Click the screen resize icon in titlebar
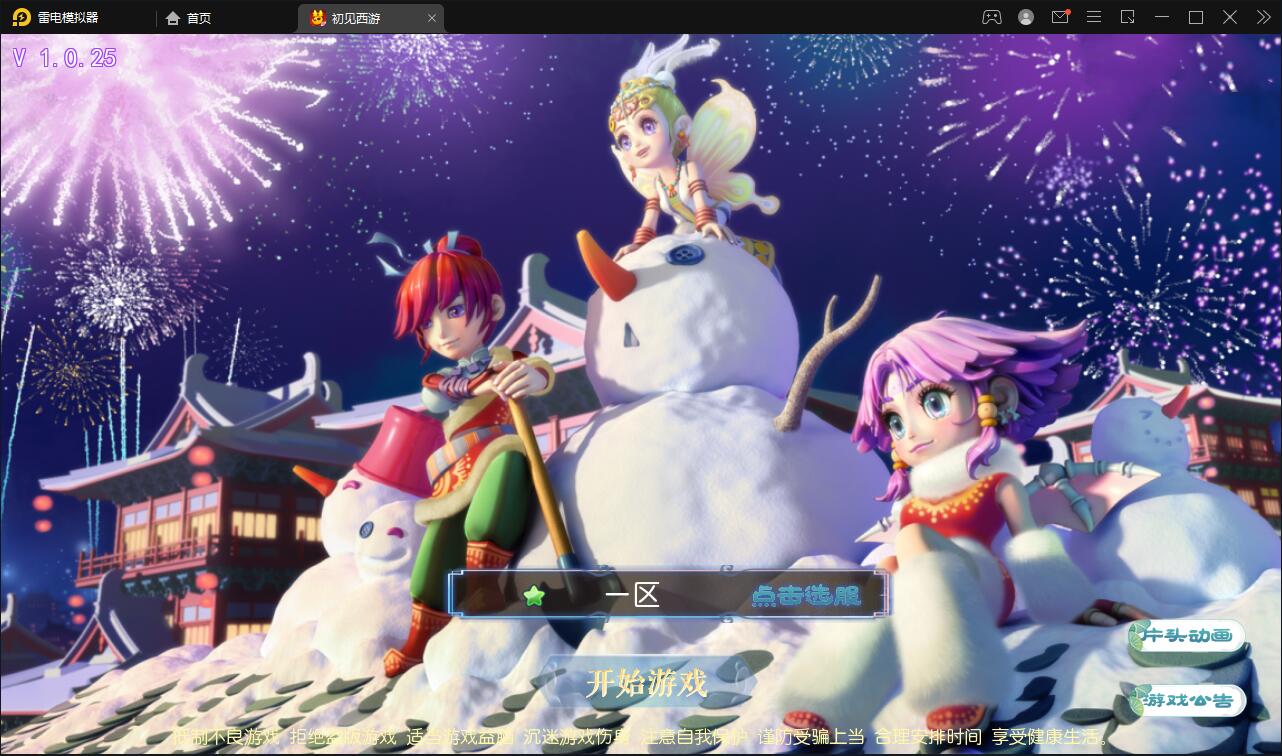 (x=1128, y=17)
